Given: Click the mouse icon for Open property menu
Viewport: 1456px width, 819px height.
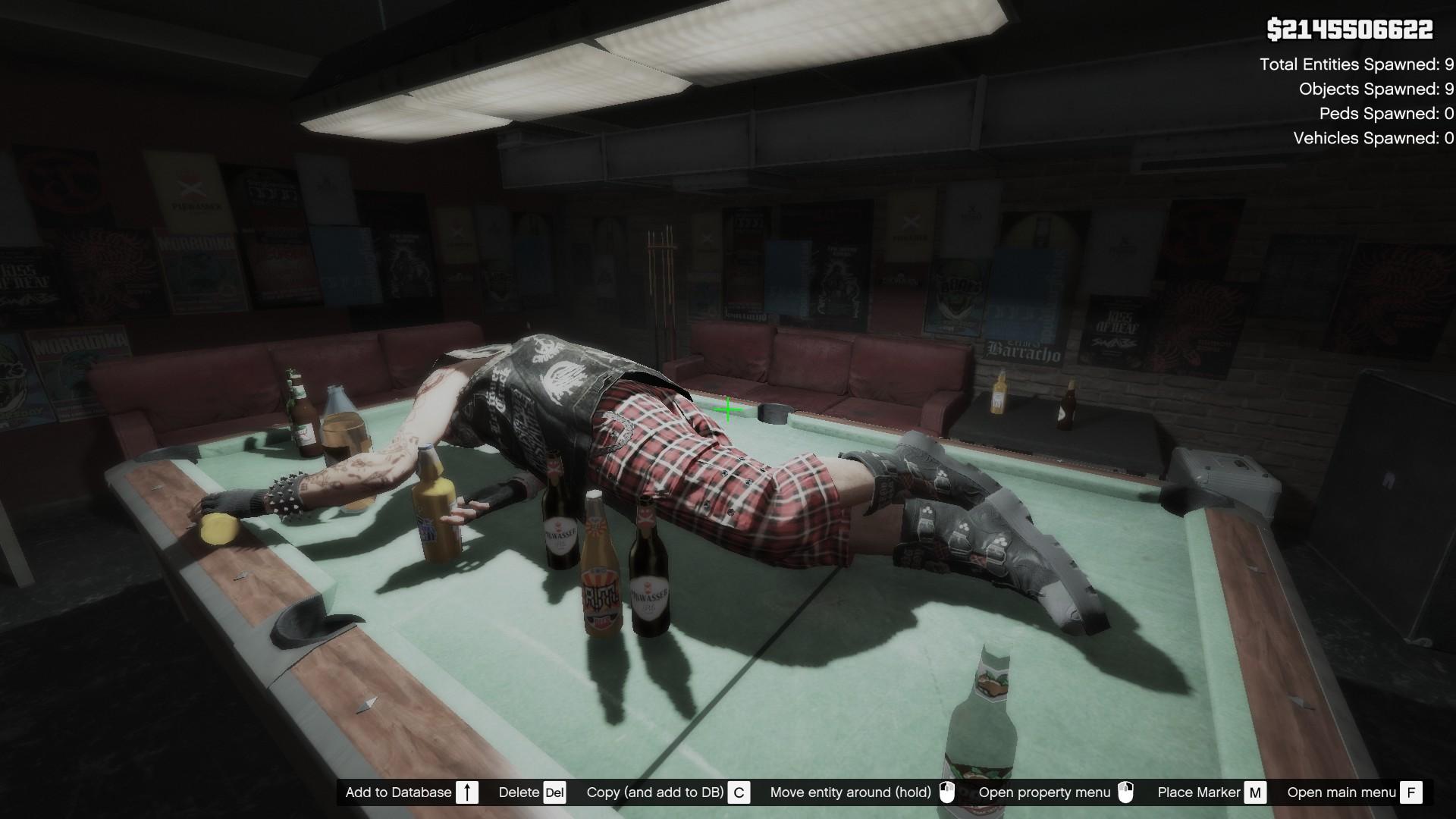Looking at the screenshot, I should [x=1127, y=792].
